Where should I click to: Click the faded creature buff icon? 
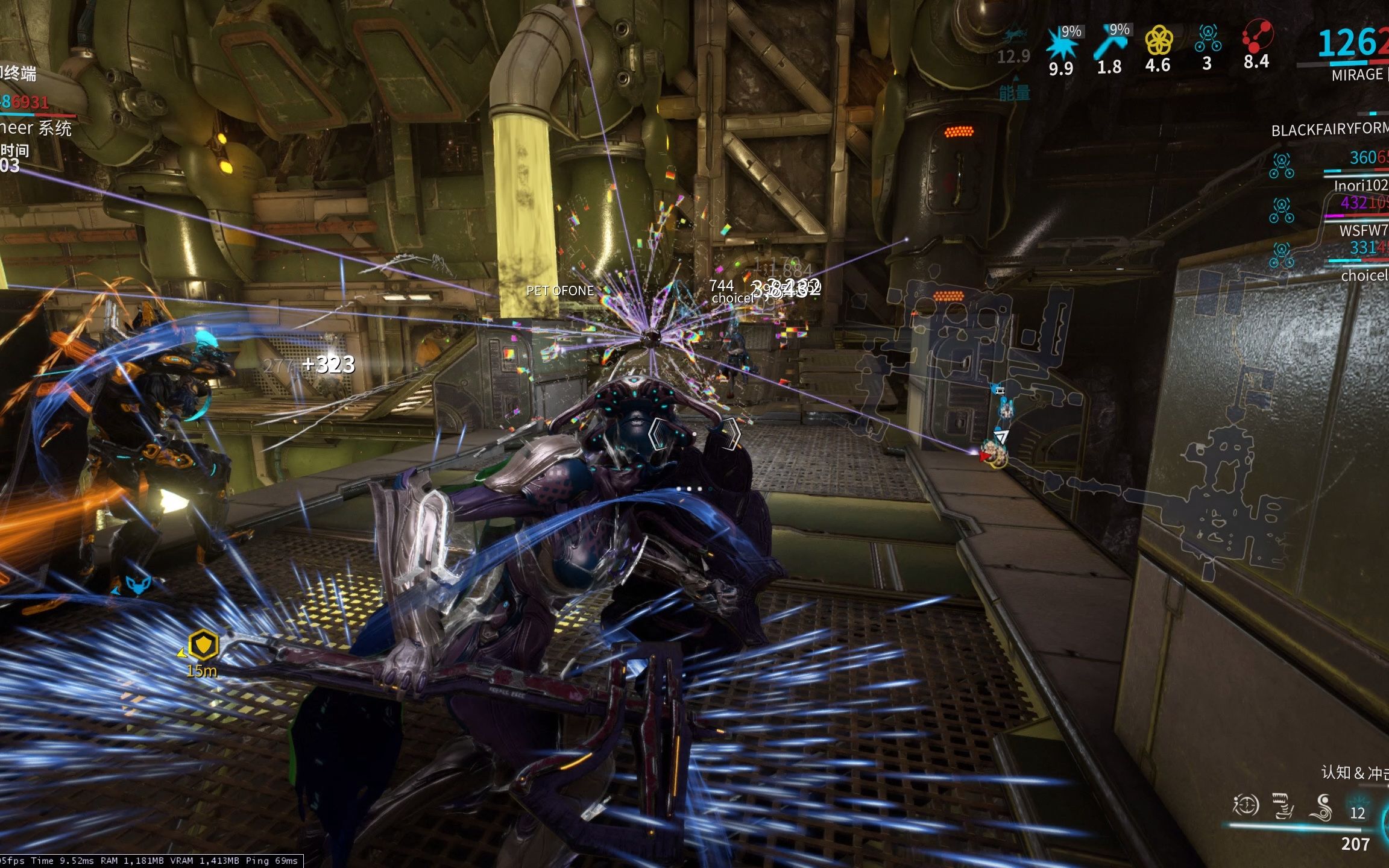(x=1015, y=36)
